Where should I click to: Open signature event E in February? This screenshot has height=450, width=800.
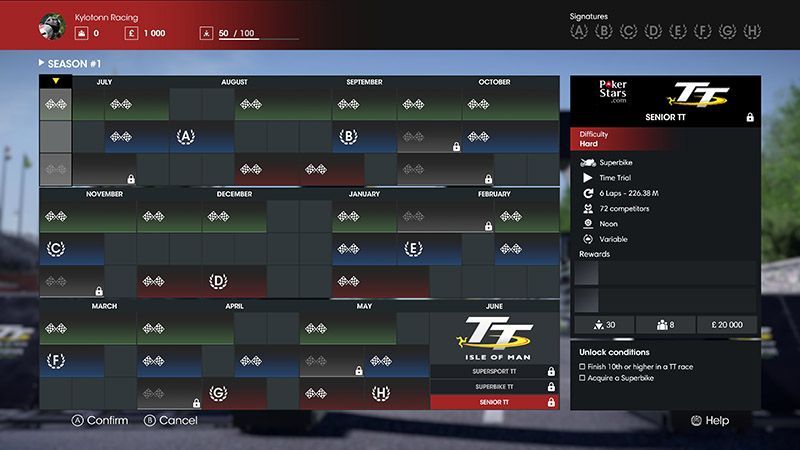[413, 248]
